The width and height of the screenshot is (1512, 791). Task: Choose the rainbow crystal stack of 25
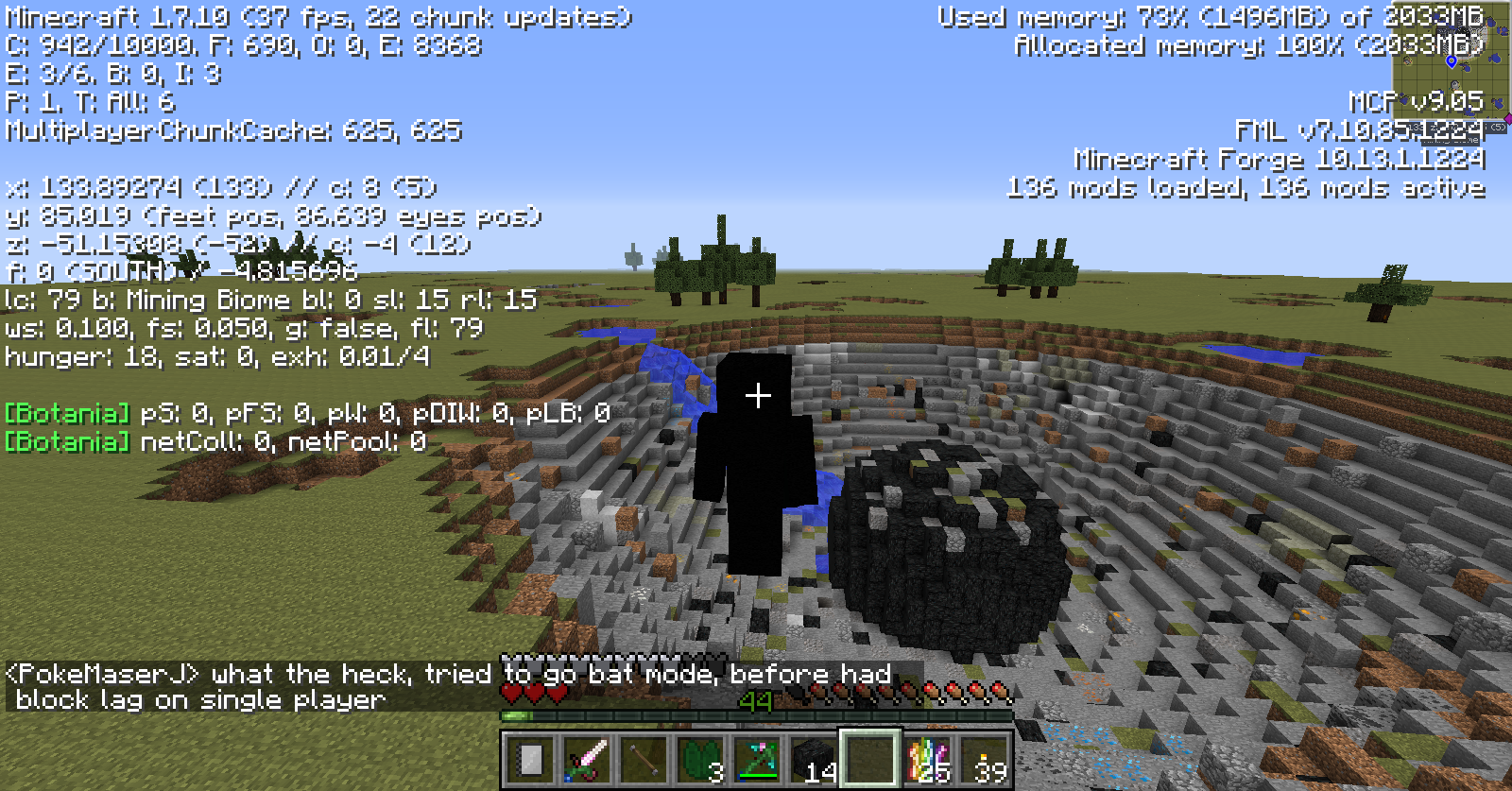tap(927, 759)
